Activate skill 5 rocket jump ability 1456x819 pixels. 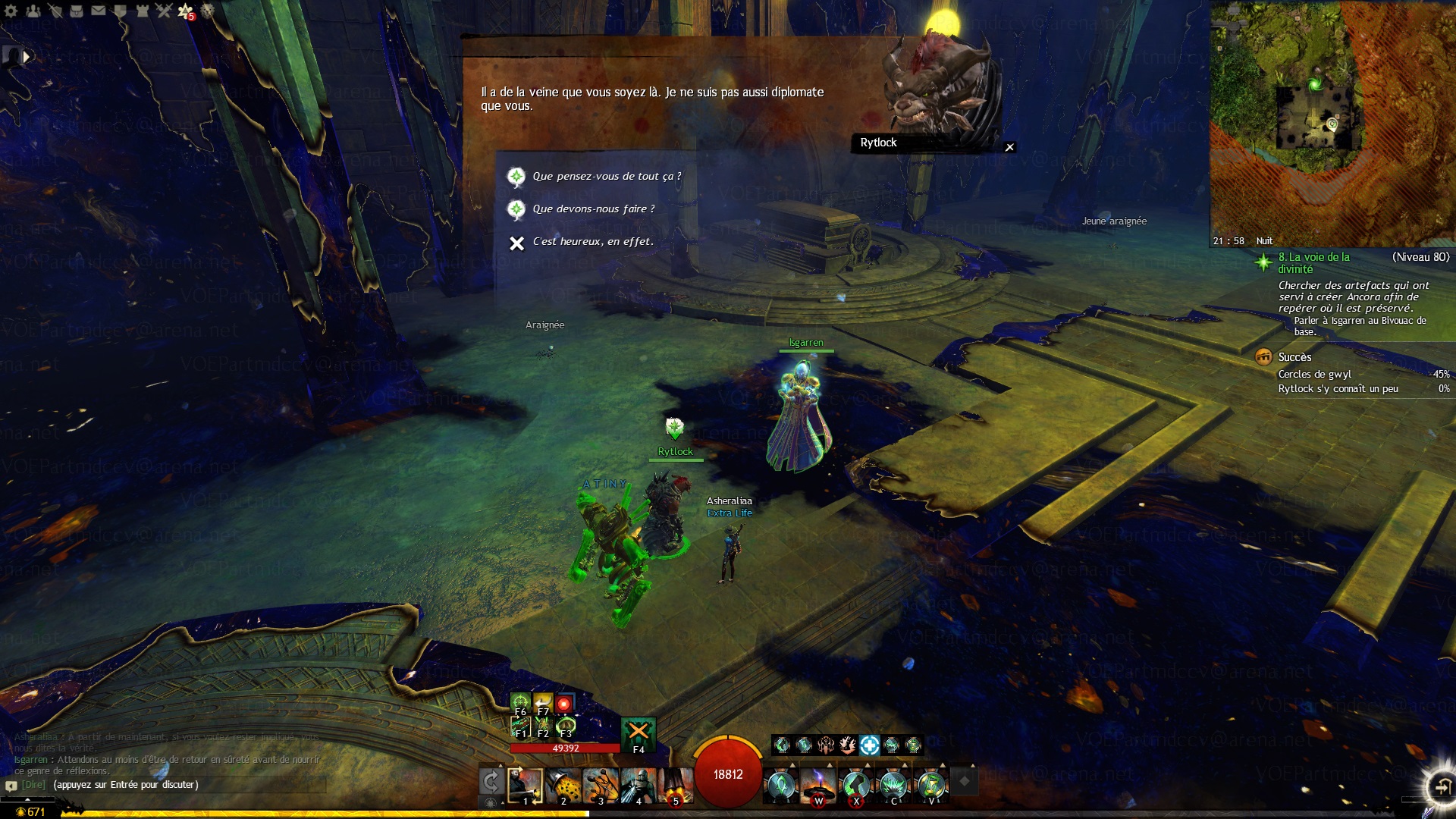pyautogui.click(x=675, y=785)
